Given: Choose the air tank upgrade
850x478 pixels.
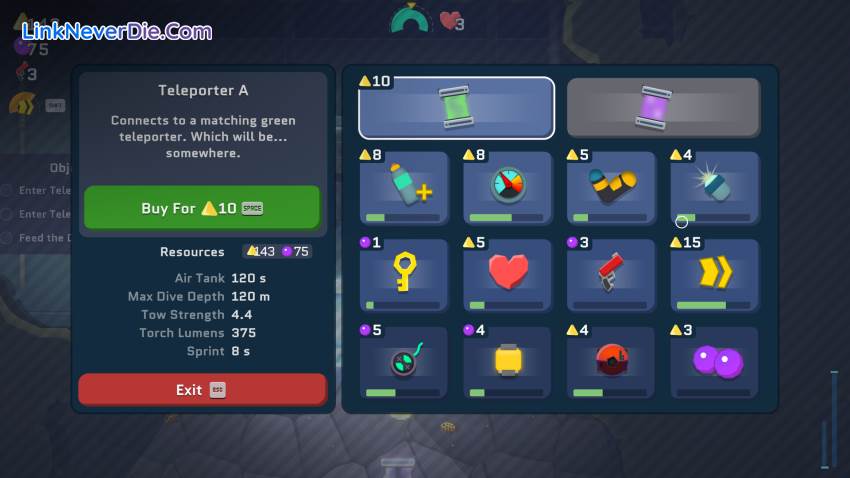Looking at the screenshot, I should coord(404,187).
